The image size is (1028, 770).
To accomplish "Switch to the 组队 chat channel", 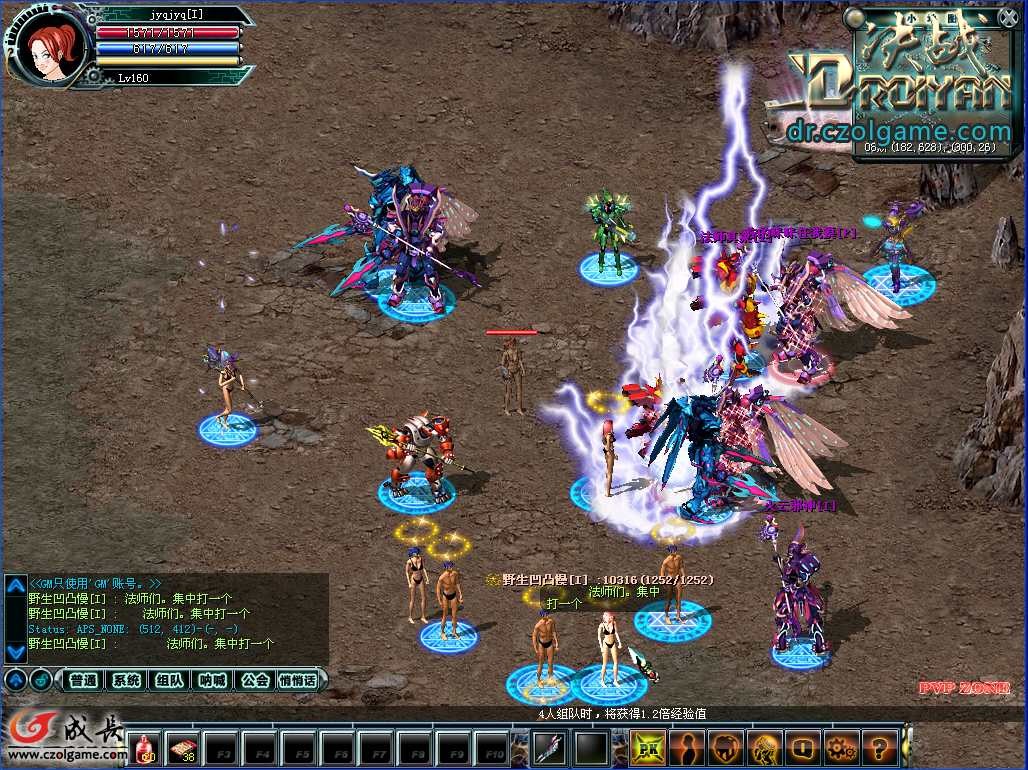I will click(169, 680).
